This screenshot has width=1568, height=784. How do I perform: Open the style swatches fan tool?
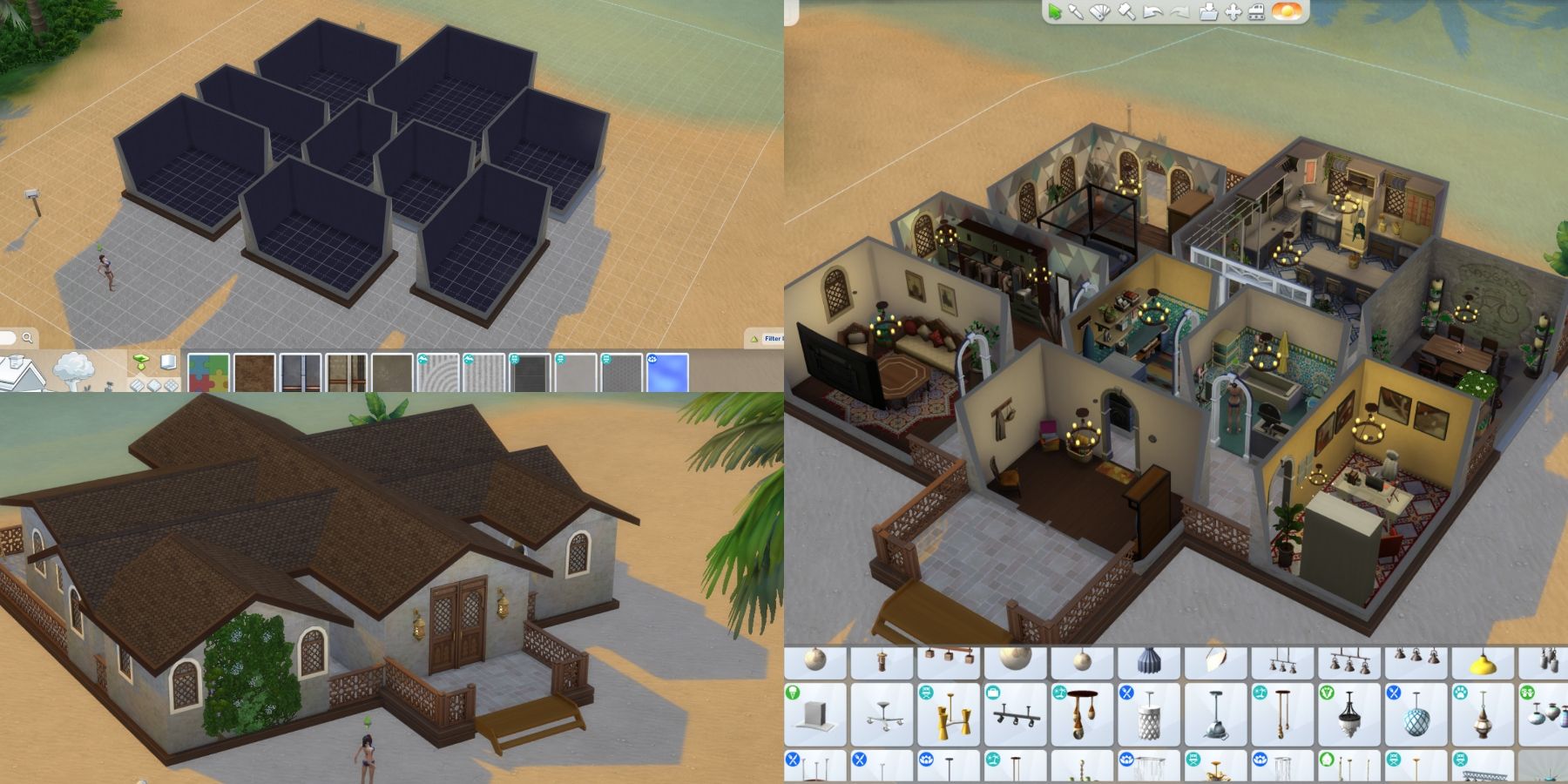[x=1099, y=12]
